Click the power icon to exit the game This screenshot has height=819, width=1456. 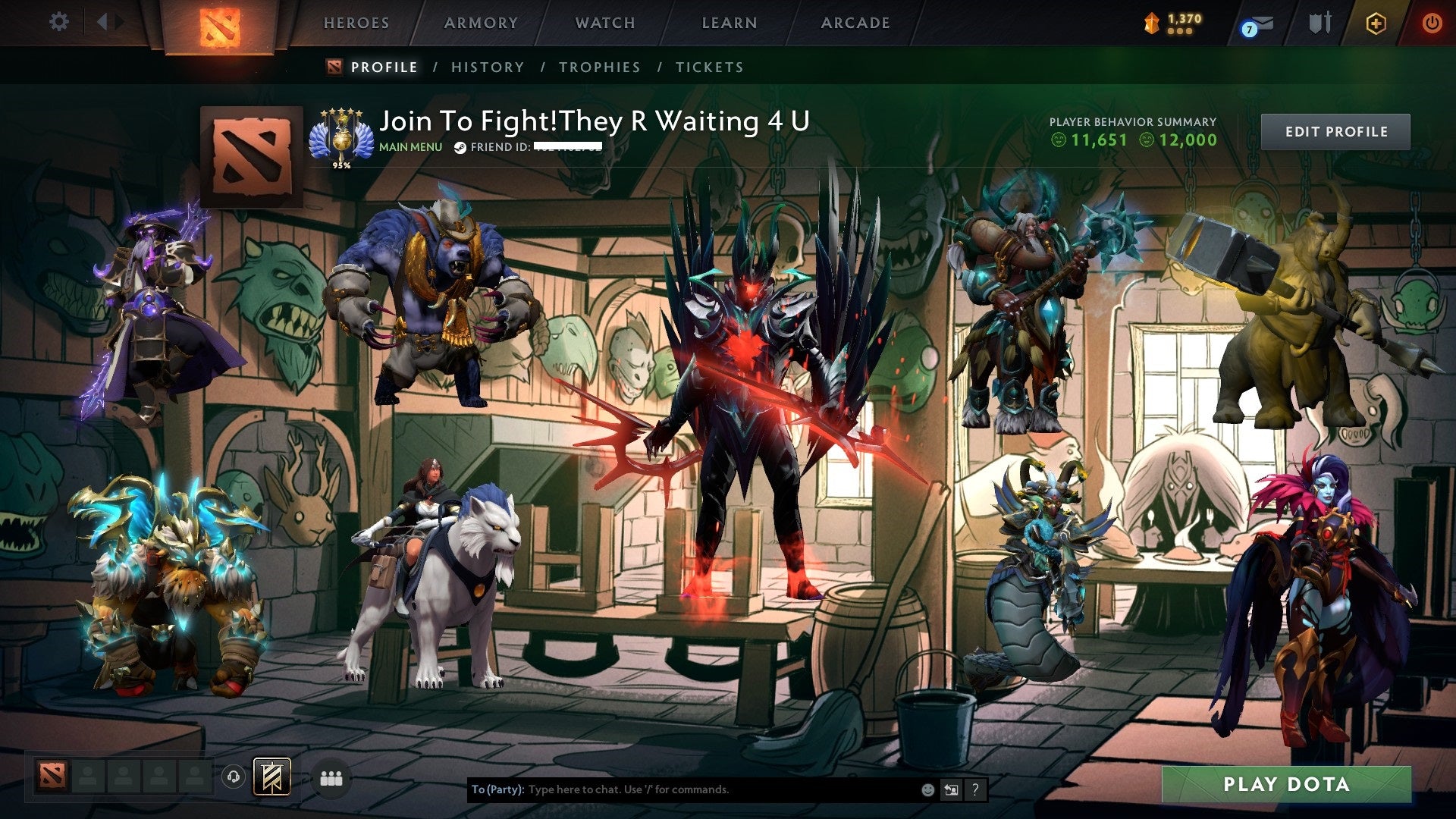click(1433, 23)
